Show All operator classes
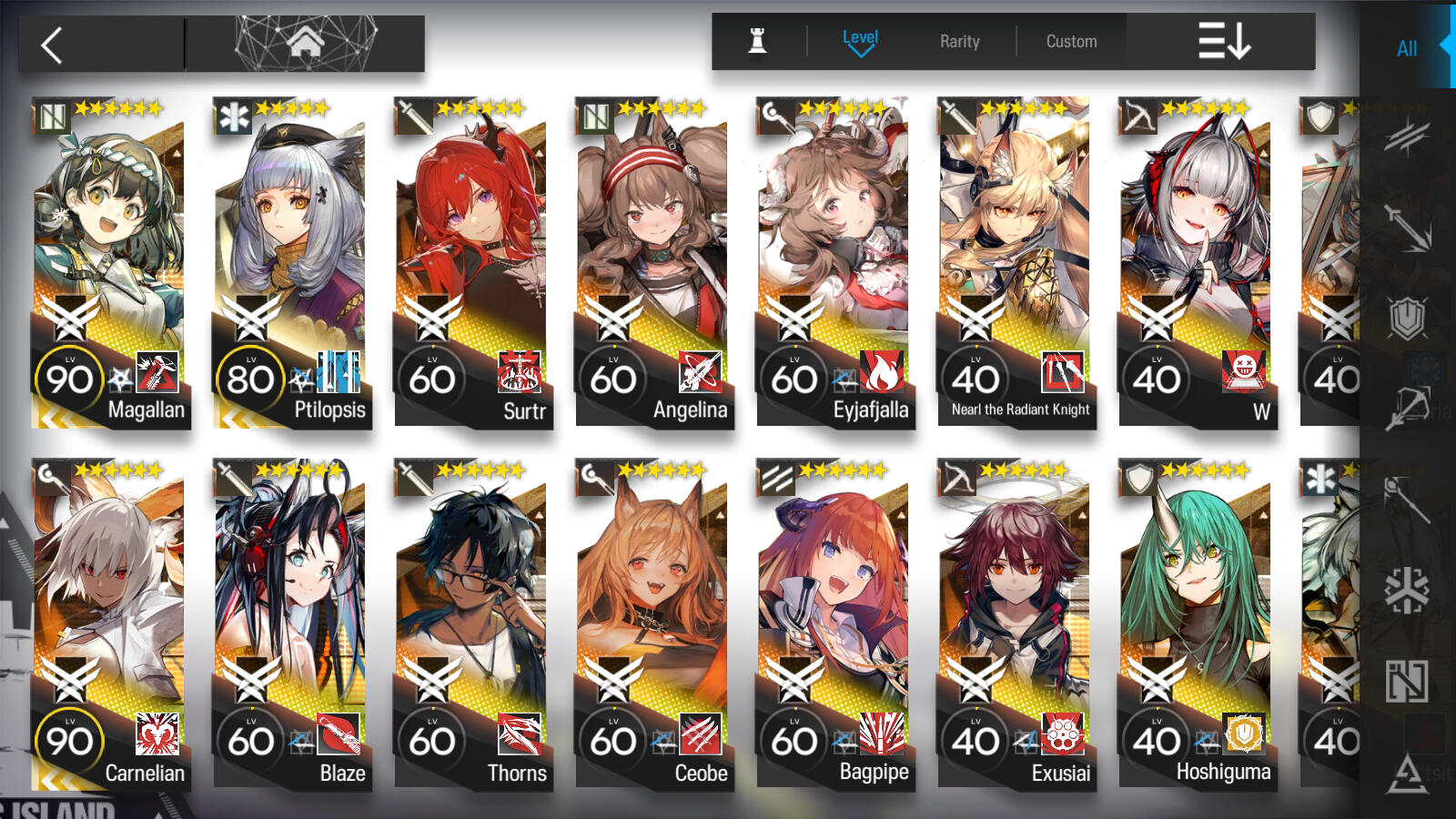 (x=1406, y=48)
